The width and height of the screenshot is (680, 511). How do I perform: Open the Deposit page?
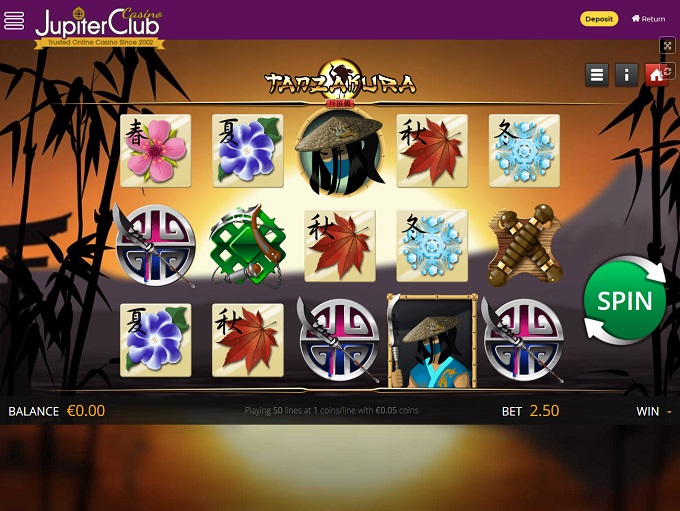tap(599, 19)
